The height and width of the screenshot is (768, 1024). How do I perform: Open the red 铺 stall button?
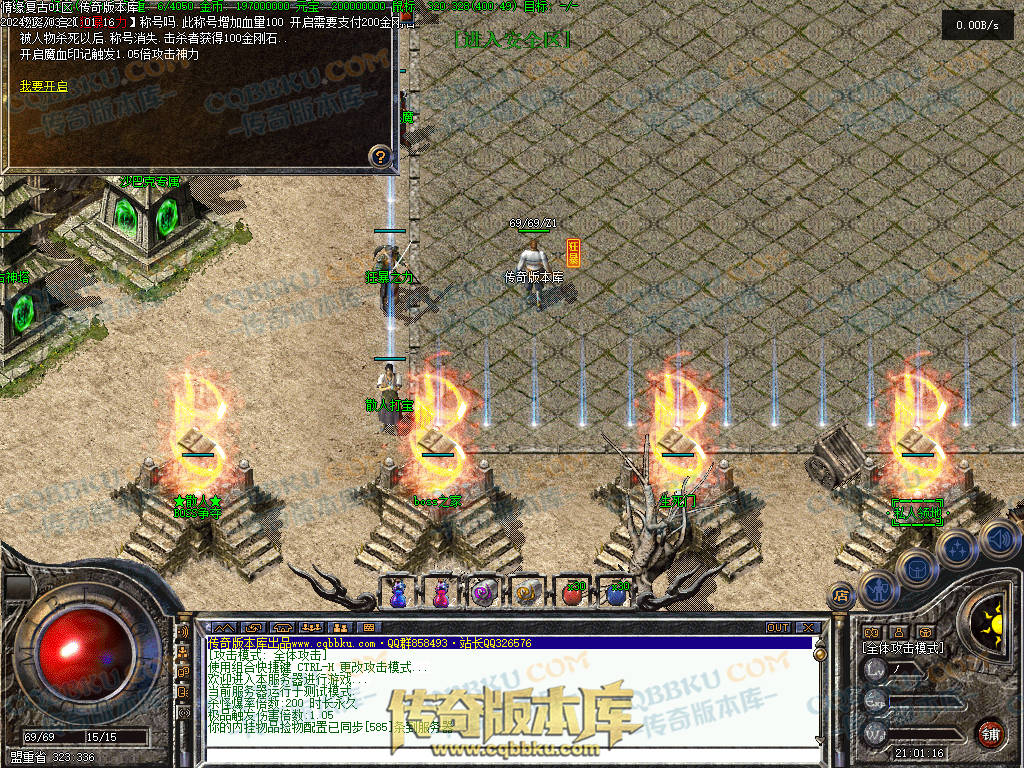pos(990,733)
